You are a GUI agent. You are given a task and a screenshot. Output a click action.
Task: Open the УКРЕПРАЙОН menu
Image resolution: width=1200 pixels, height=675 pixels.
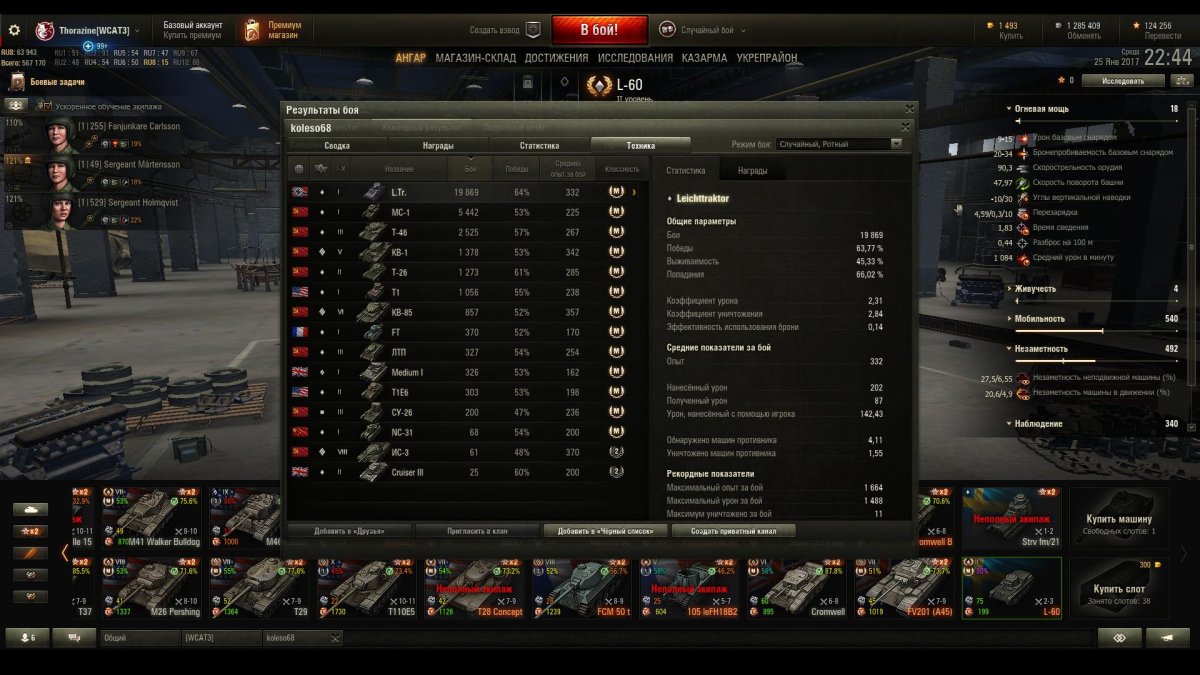767,58
